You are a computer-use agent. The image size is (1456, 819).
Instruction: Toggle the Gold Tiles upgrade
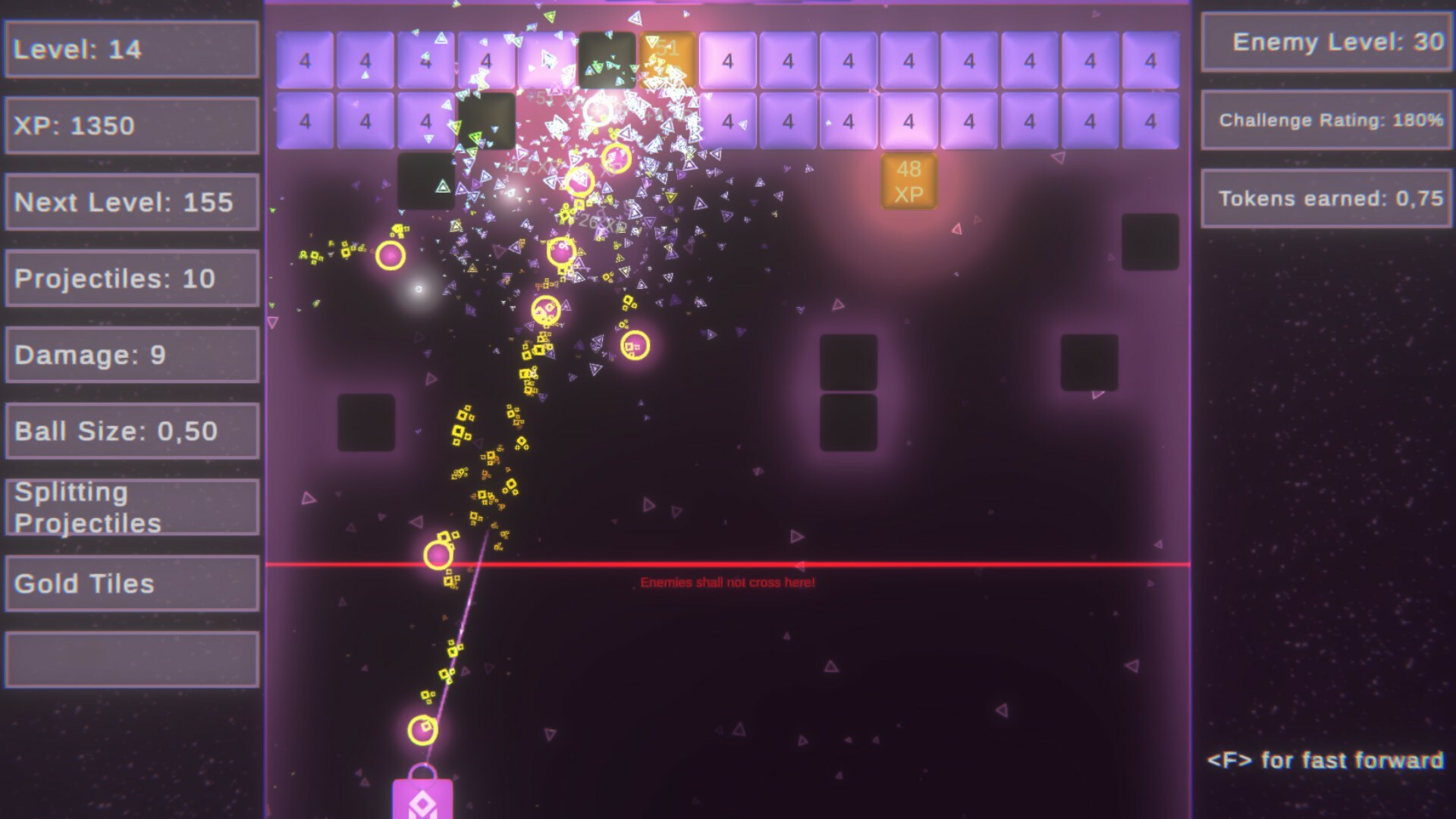131,584
